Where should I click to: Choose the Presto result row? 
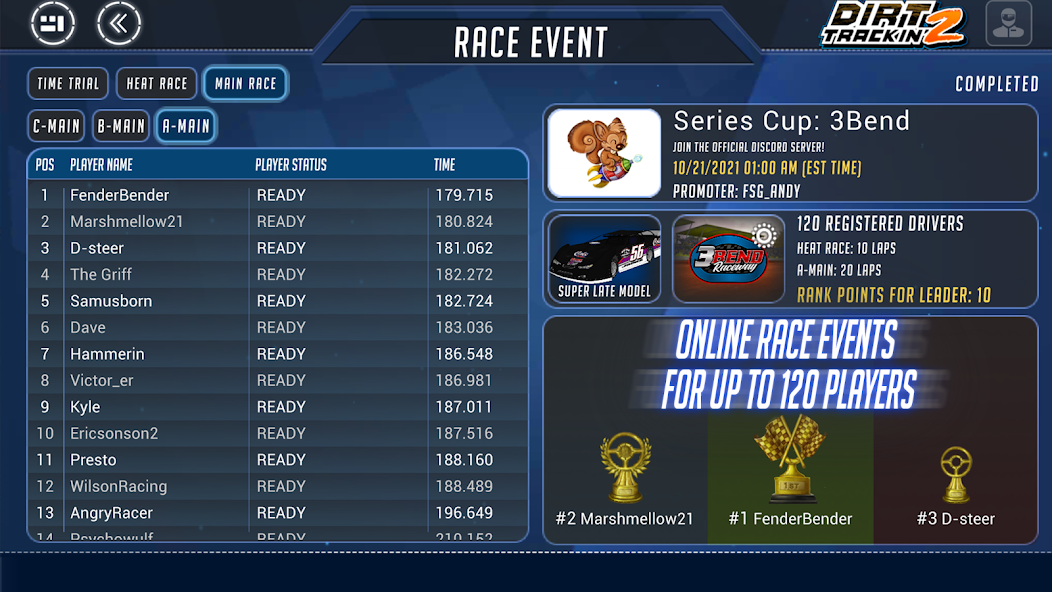click(x=277, y=460)
